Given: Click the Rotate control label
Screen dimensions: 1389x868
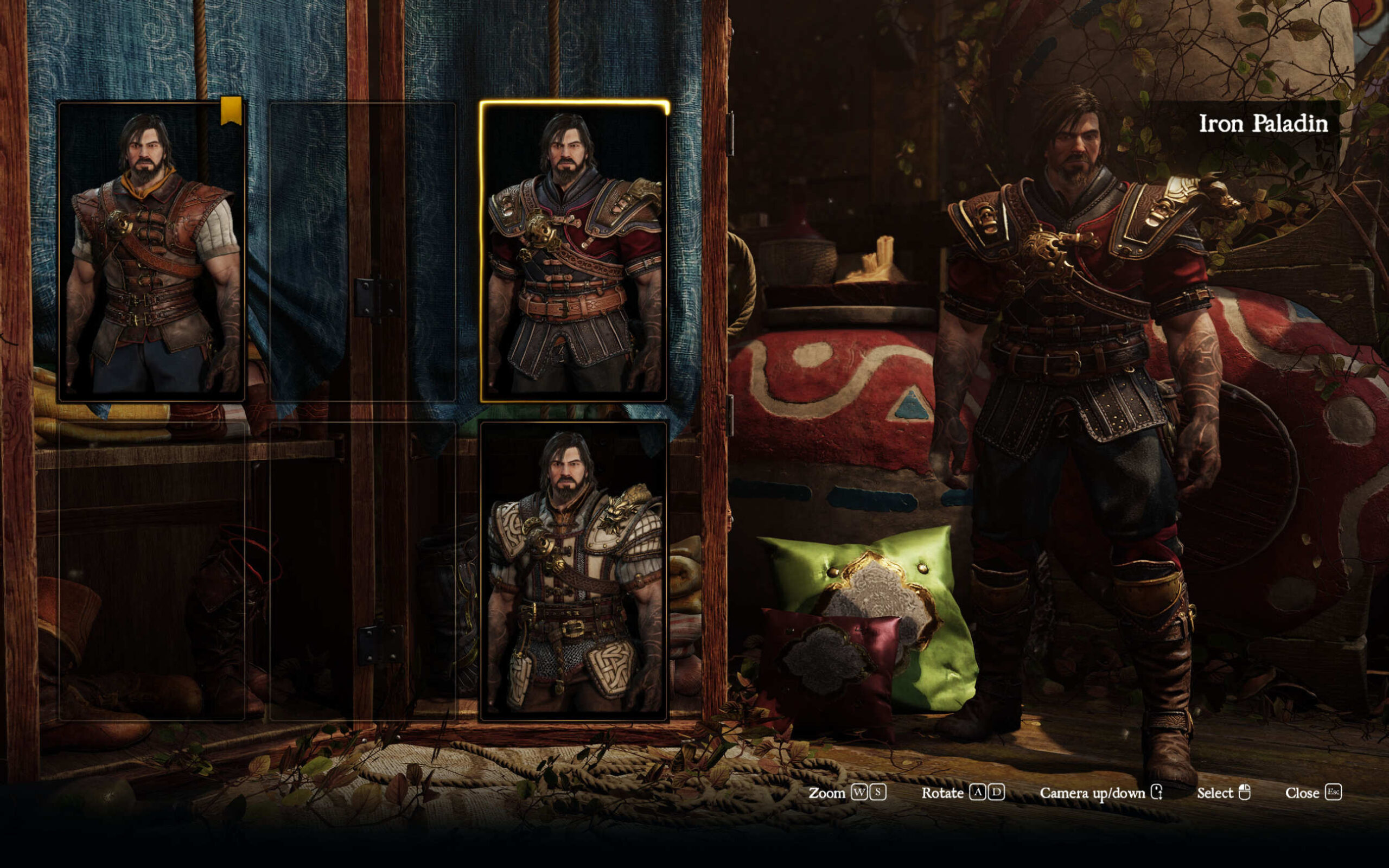Looking at the screenshot, I should click(943, 793).
